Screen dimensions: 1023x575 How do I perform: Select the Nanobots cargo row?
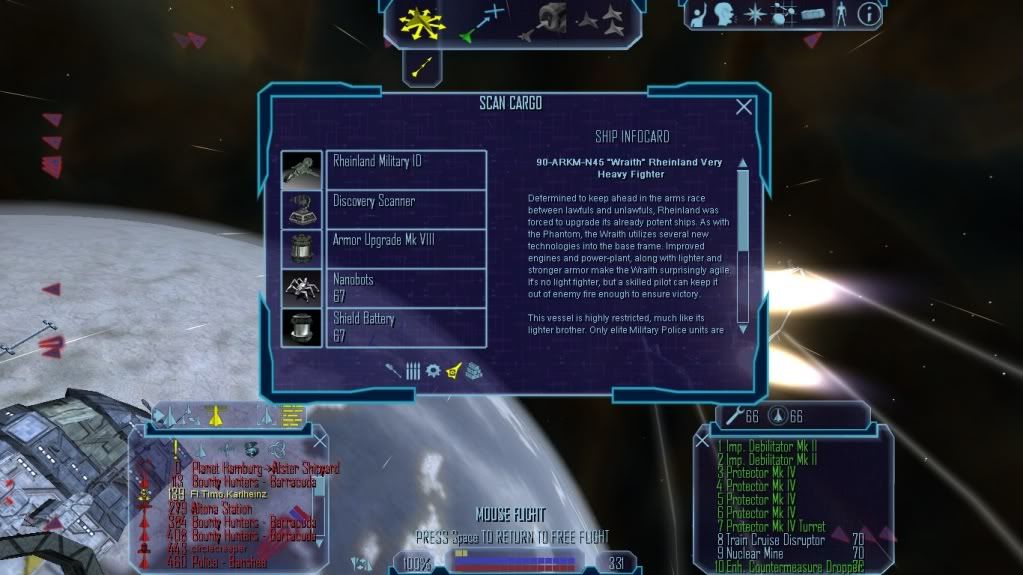coord(406,287)
